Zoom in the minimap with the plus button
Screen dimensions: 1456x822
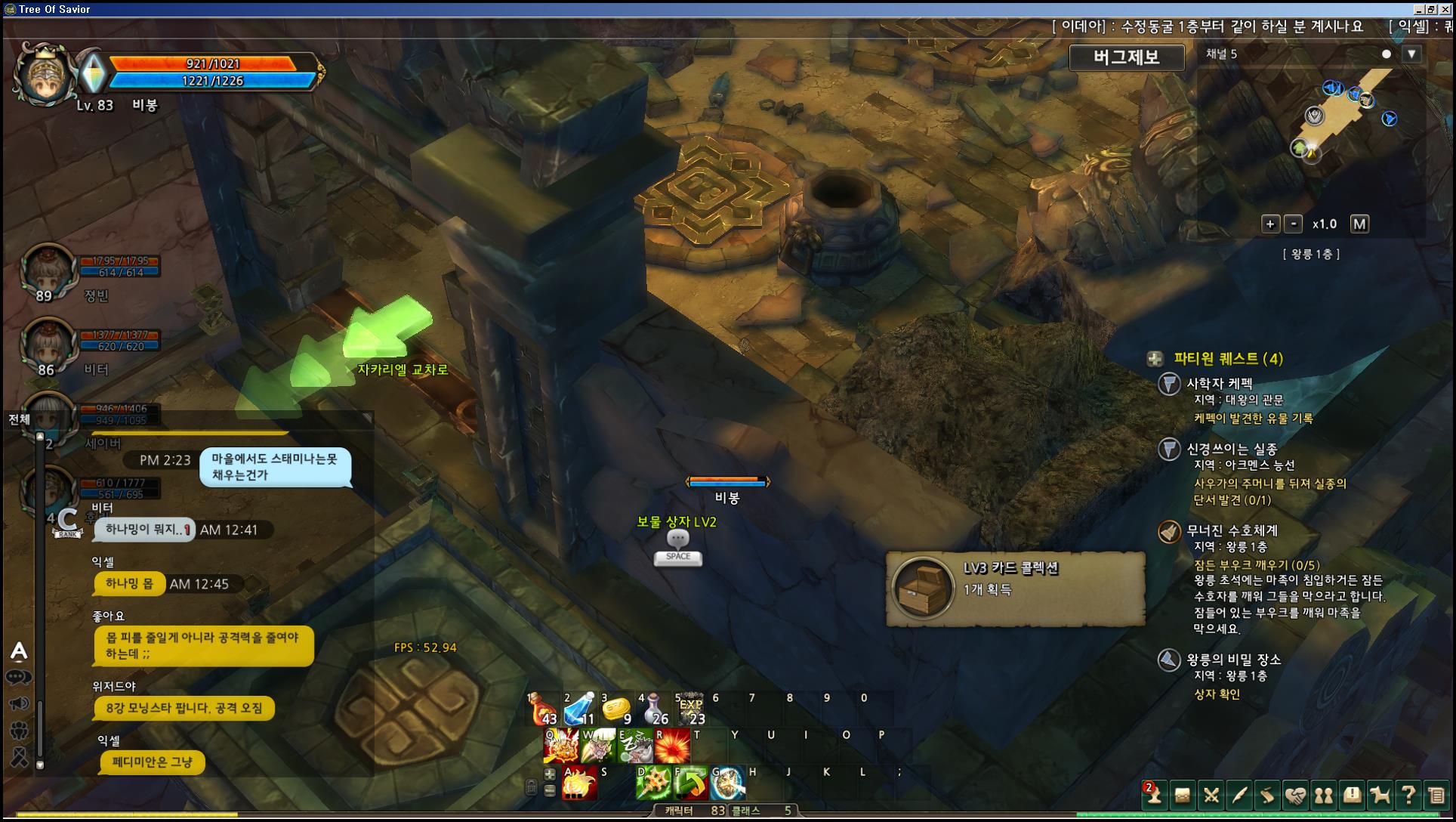click(x=1270, y=224)
